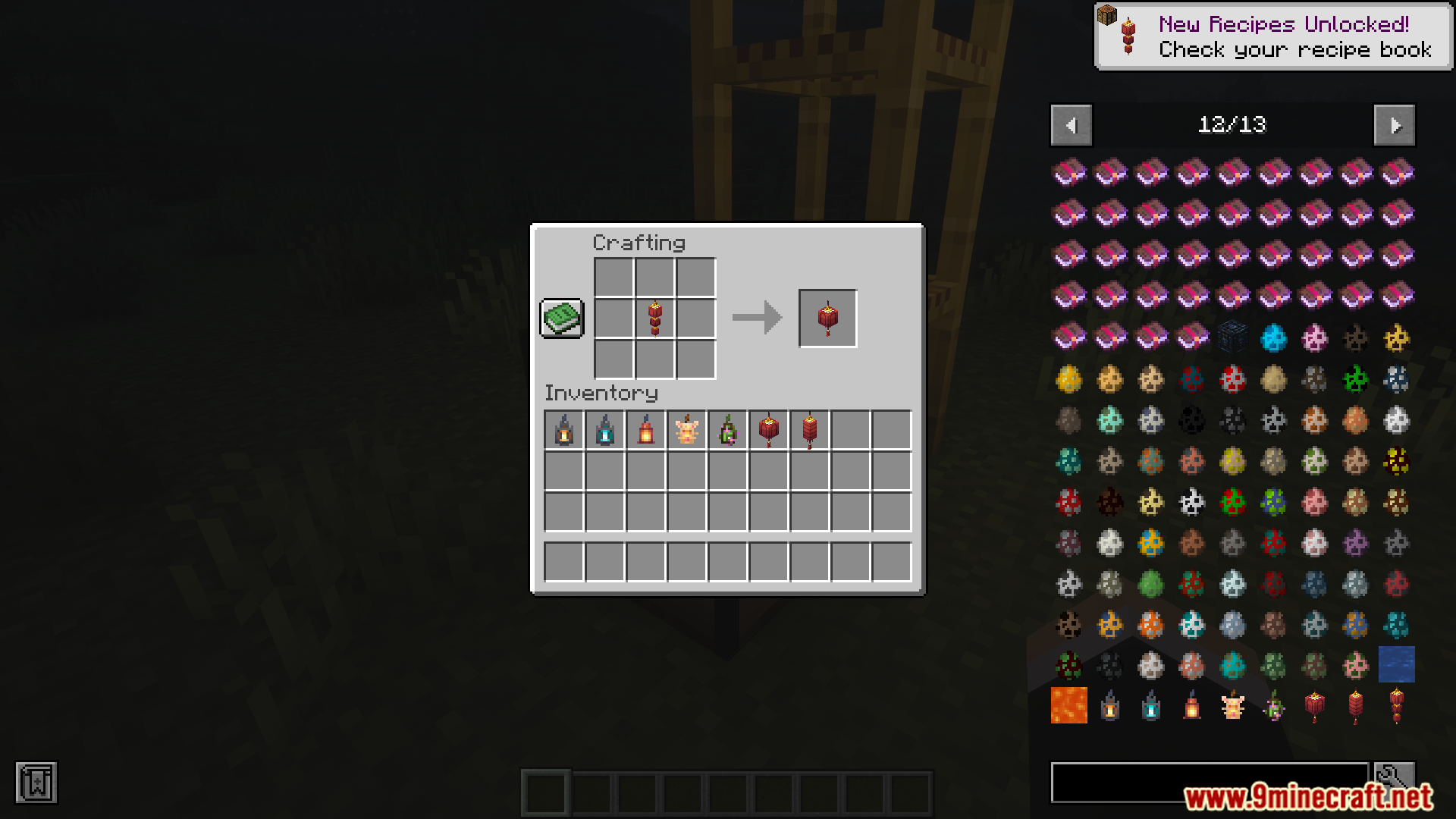
Task: Go to the previous item list page
Action: (x=1071, y=125)
